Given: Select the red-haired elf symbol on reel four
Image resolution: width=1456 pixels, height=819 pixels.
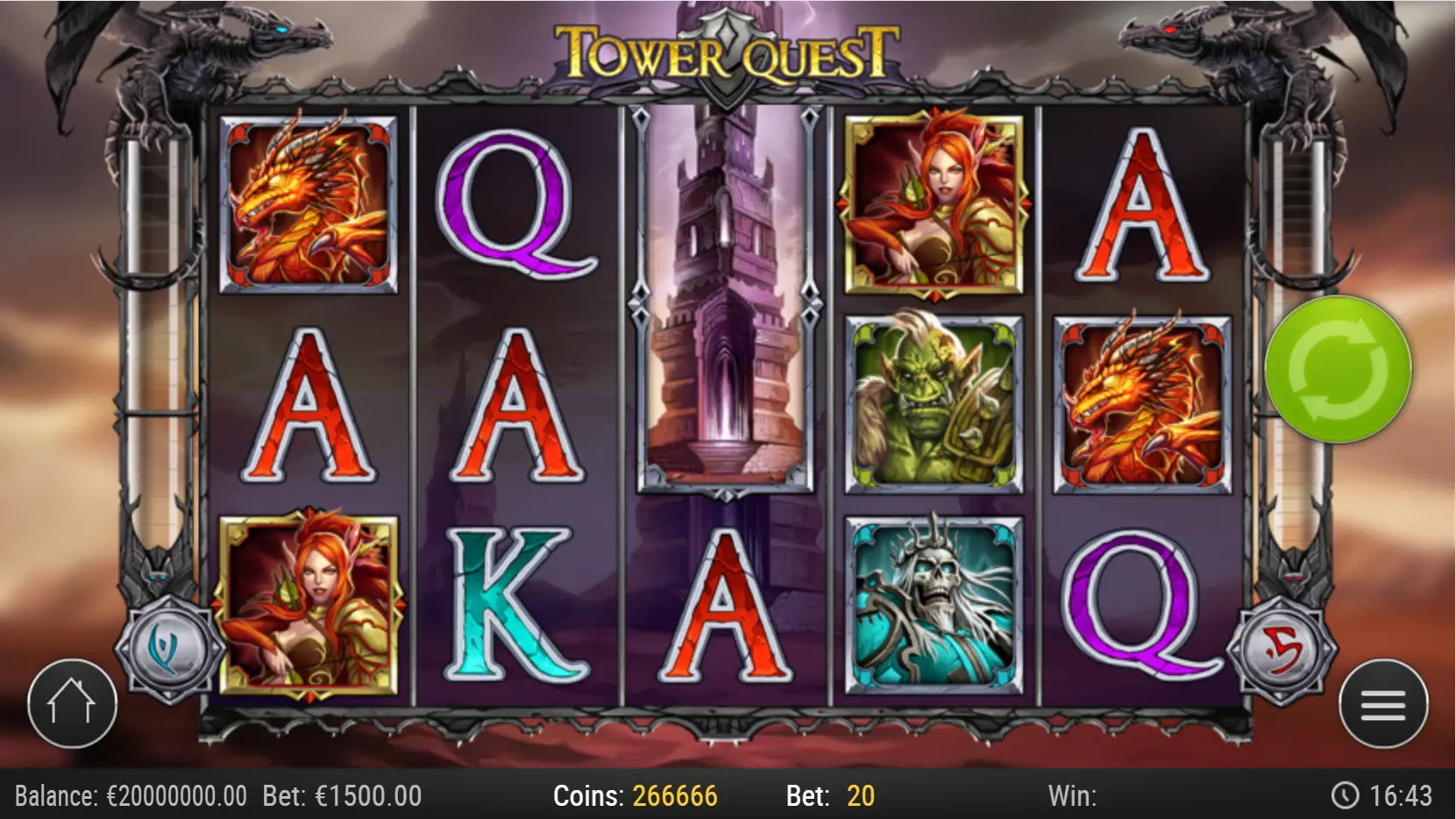Looking at the screenshot, I should pos(931,202).
